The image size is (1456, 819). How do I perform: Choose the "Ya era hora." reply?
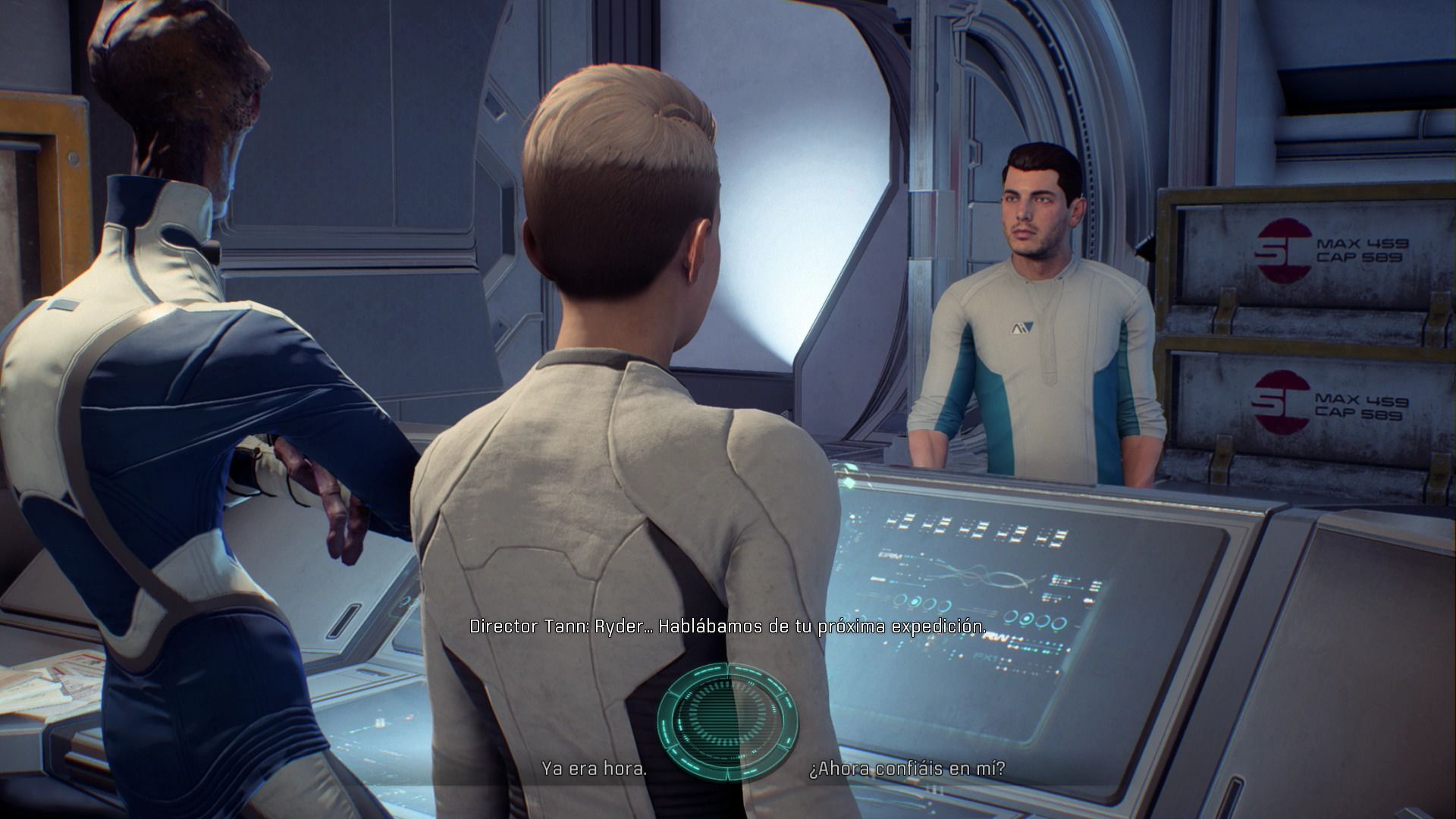coord(594,768)
